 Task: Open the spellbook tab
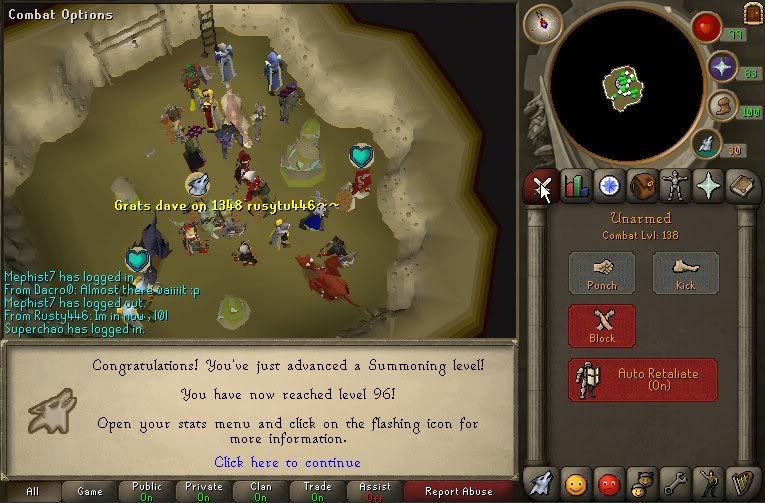coord(742,186)
